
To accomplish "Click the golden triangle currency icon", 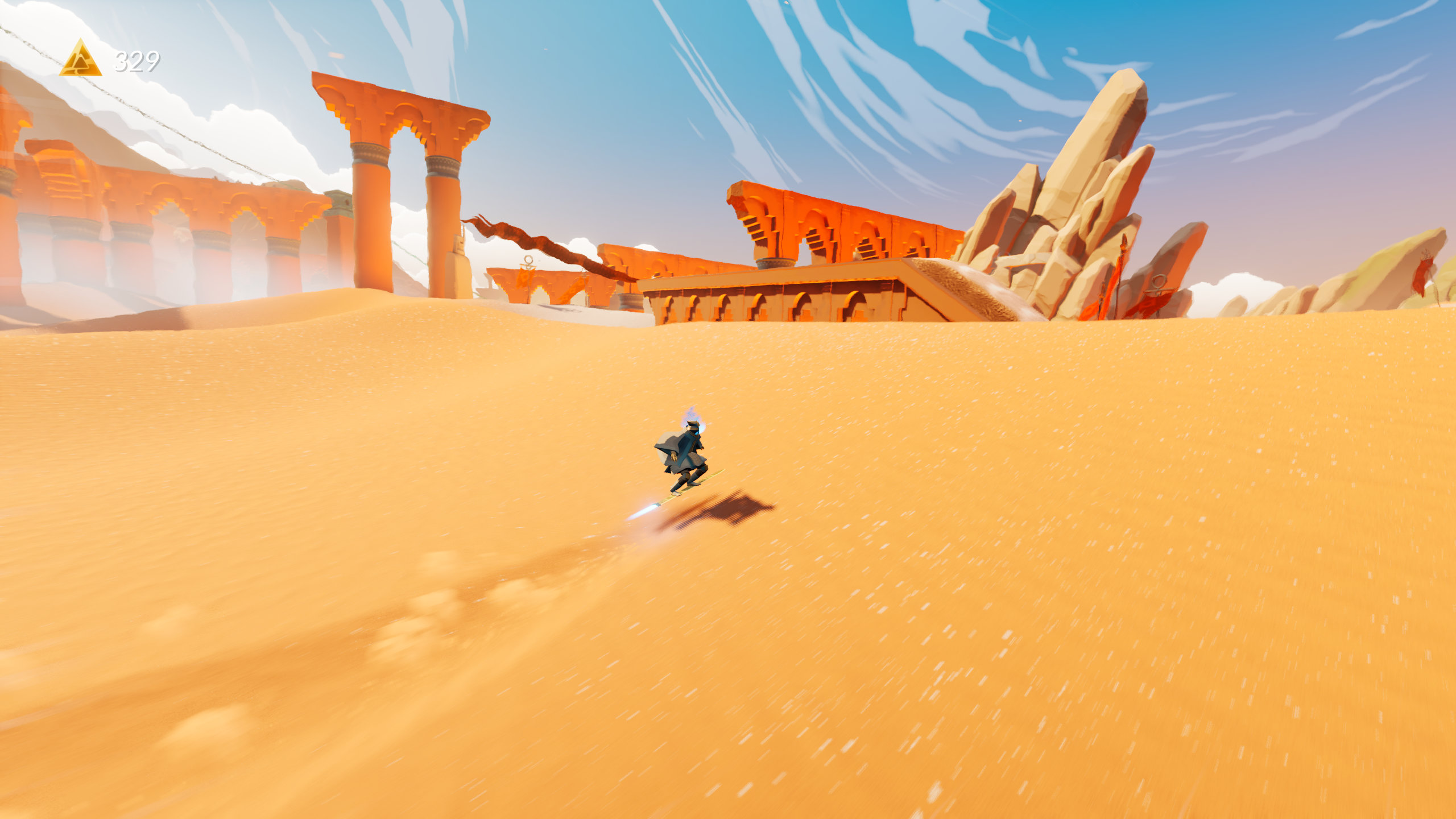I will [x=81, y=60].
